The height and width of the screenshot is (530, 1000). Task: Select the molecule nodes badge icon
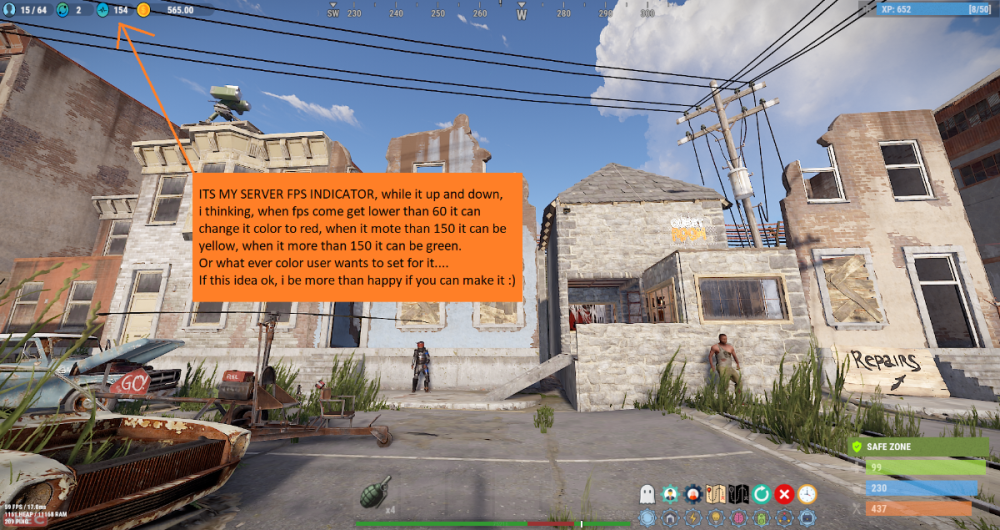point(784,518)
